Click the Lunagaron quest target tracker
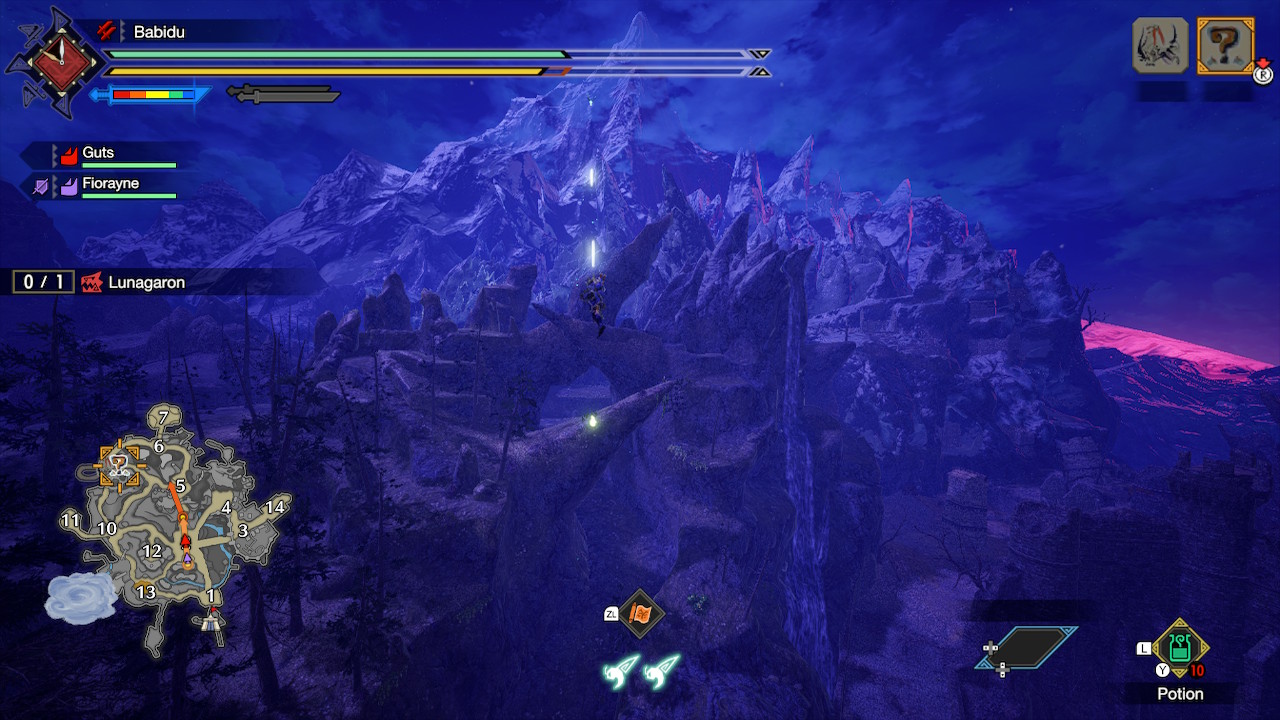The width and height of the screenshot is (1280, 720). [x=146, y=283]
